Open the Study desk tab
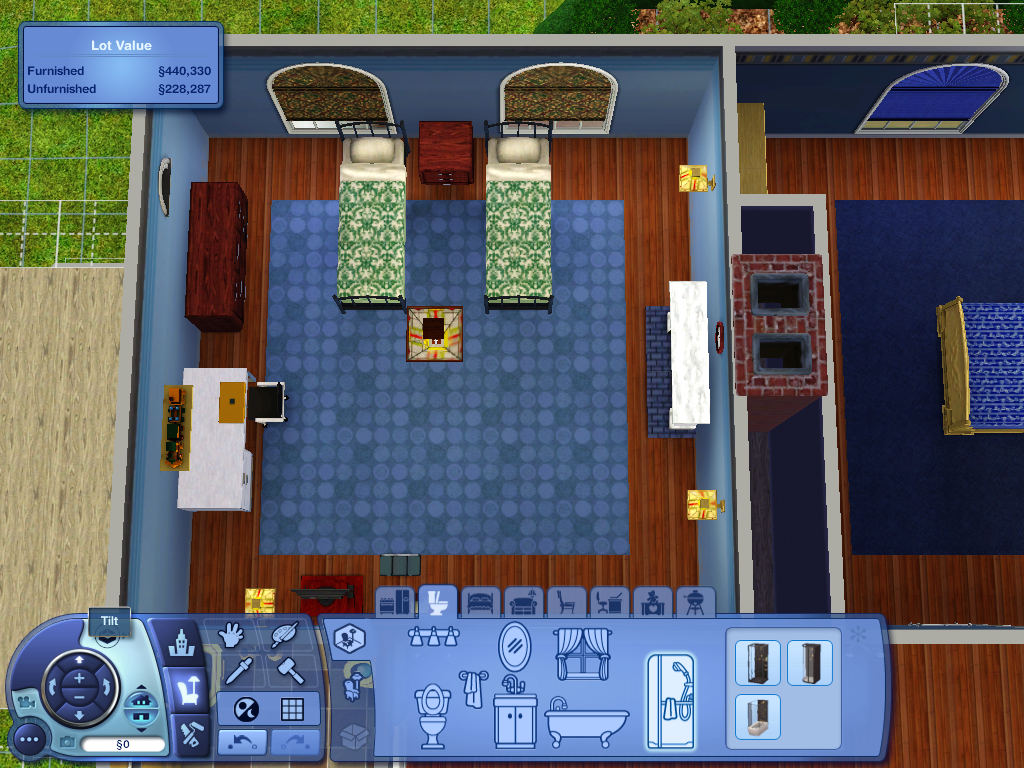The width and height of the screenshot is (1024, 768). pyautogui.click(x=610, y=603)
